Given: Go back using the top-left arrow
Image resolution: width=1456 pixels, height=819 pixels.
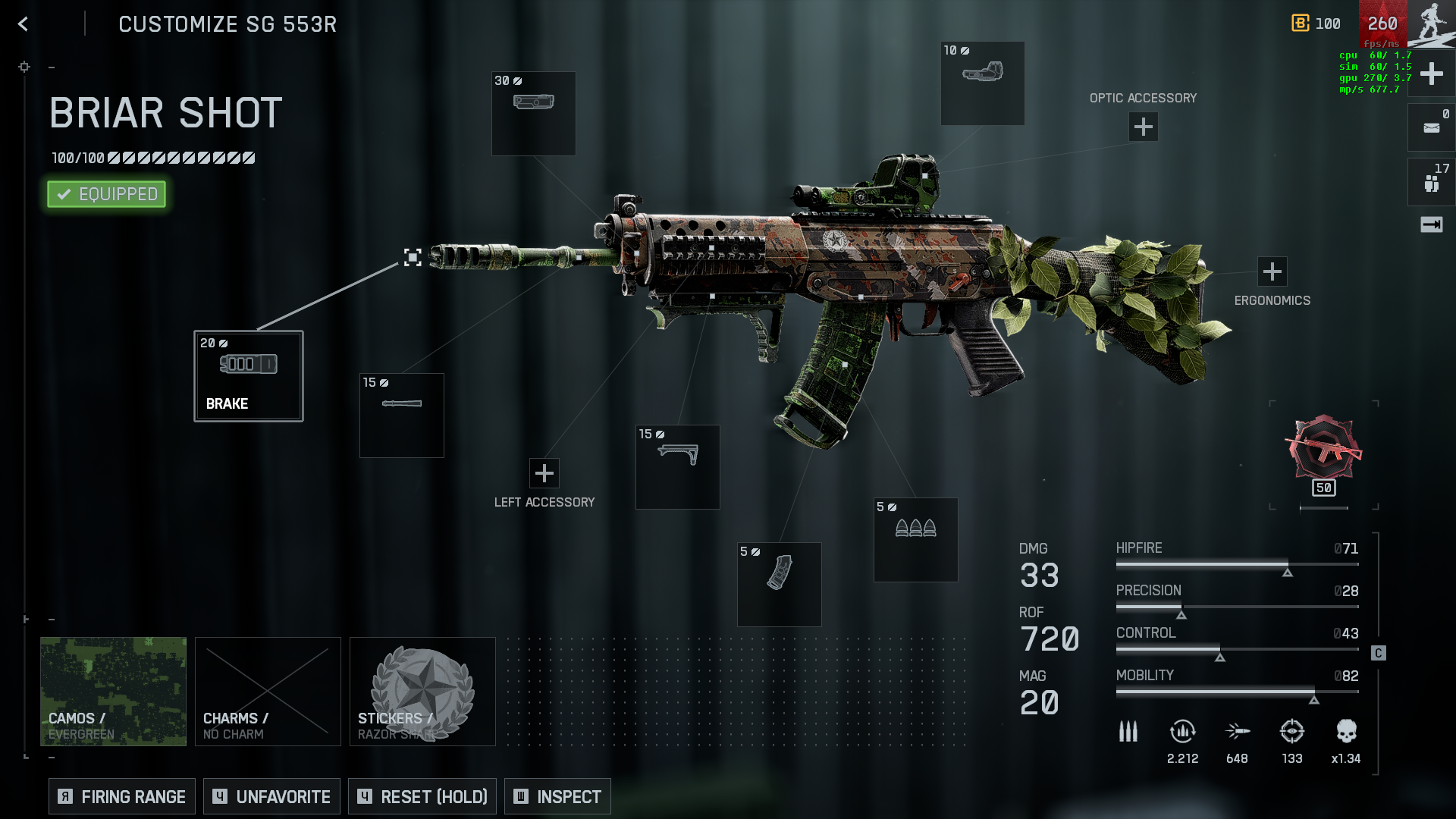Looking at the screenshot, I should click(x=24, y=24).
